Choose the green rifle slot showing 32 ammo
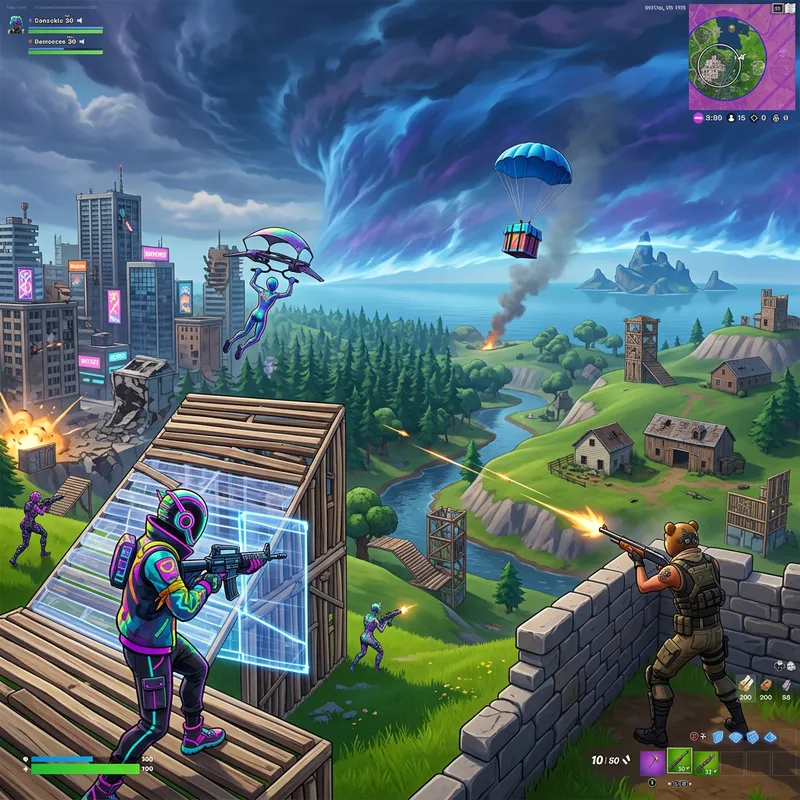Screen dimensions: 800x800 (x=707, y=765)
